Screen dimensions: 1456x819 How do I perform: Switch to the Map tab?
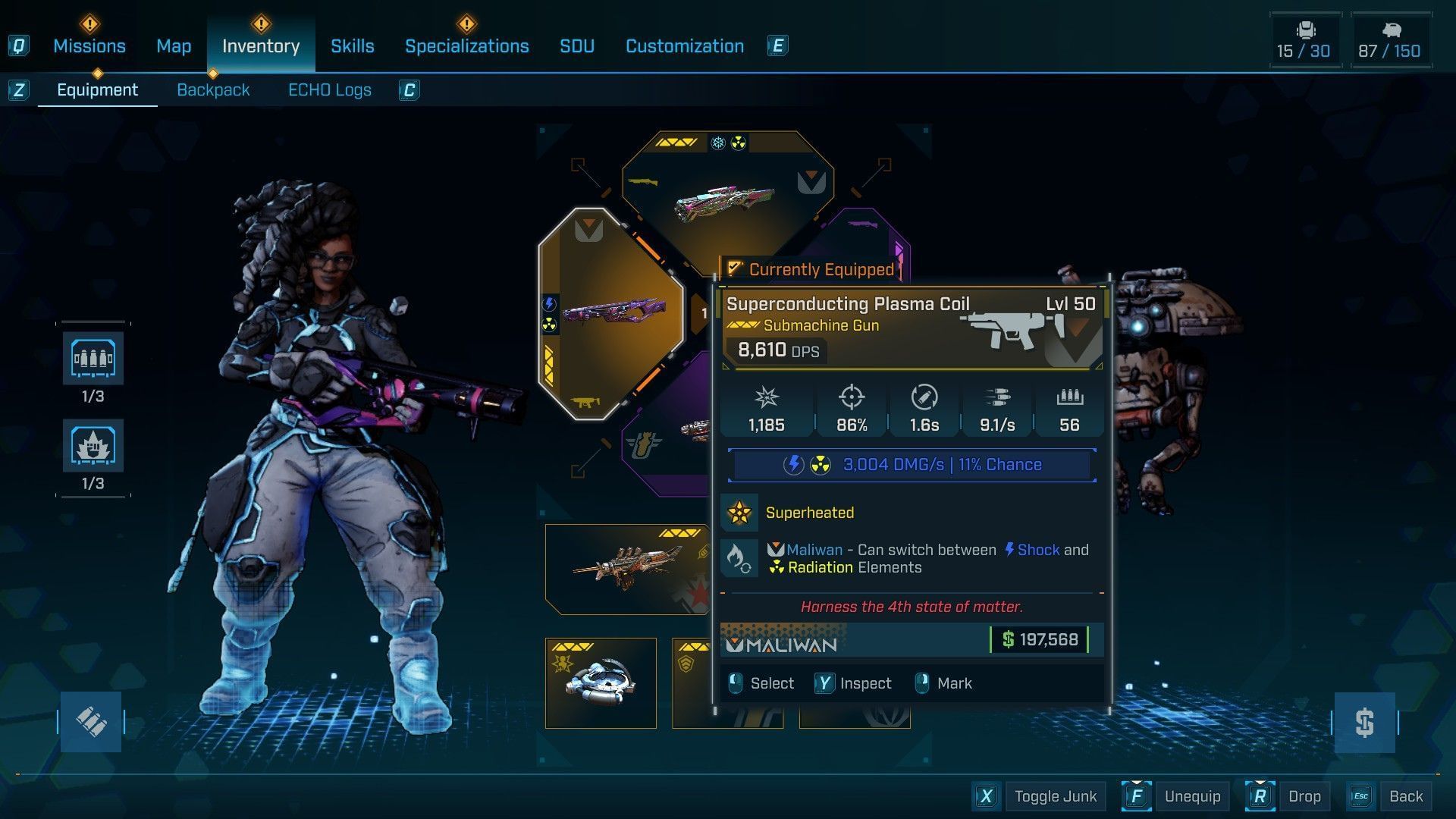click(174, 46)
